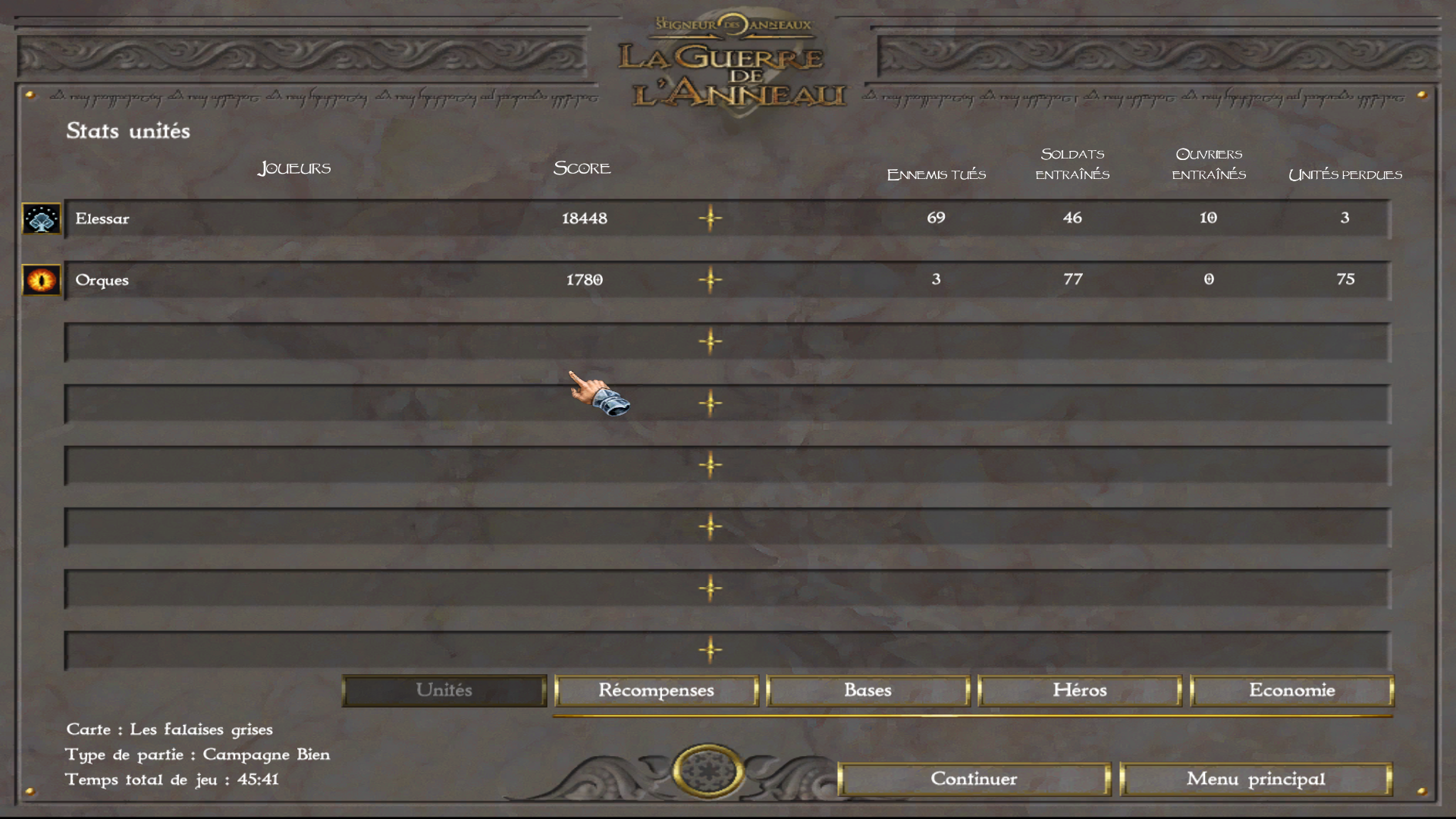Image resolution: width=1456 pixels, height=819 pixels.
Task: Click the Orques fiery eye faction icon
Action: pyautogui.click(x=42, y=280)
